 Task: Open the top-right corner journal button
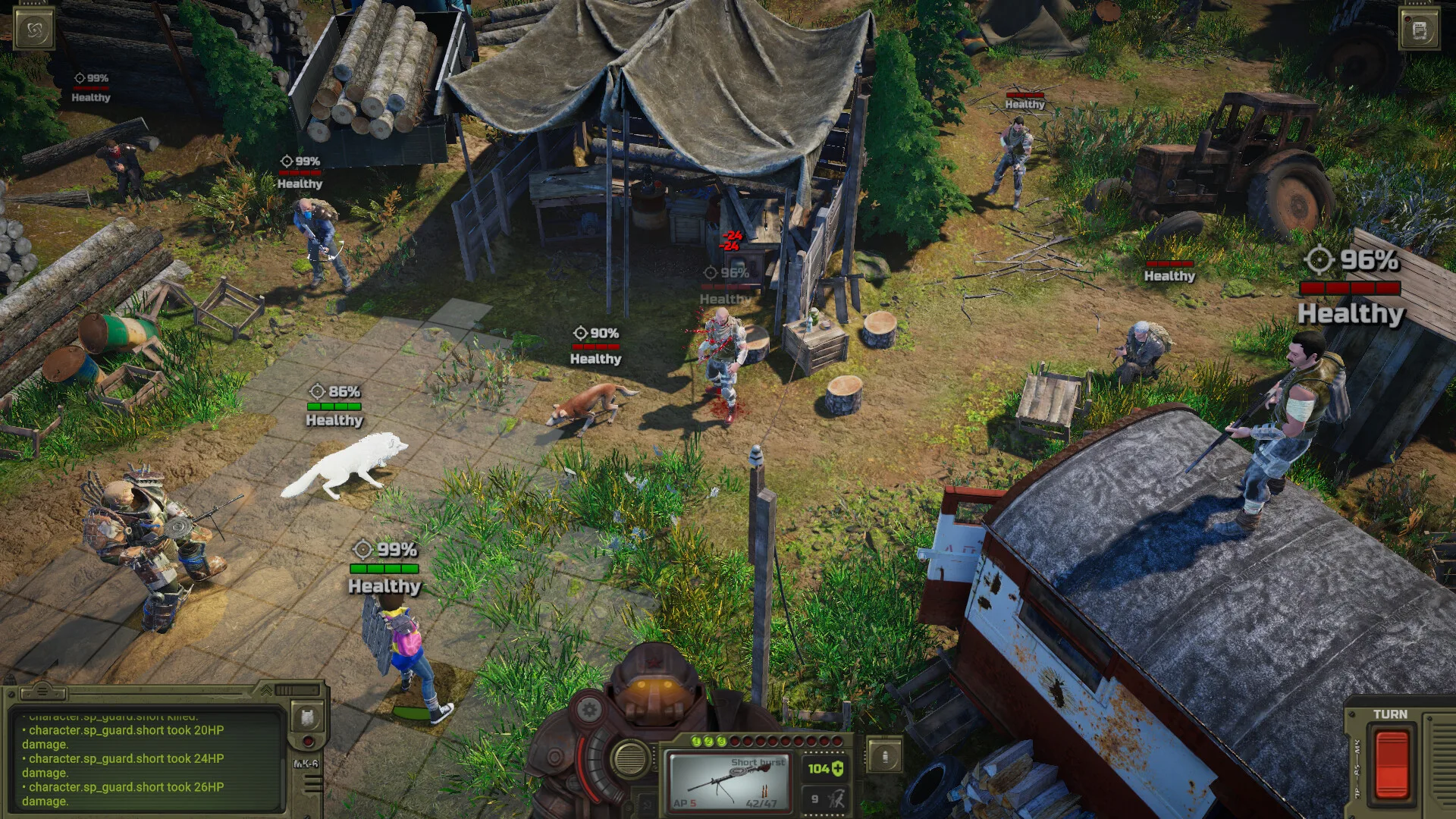(1420, 30)
